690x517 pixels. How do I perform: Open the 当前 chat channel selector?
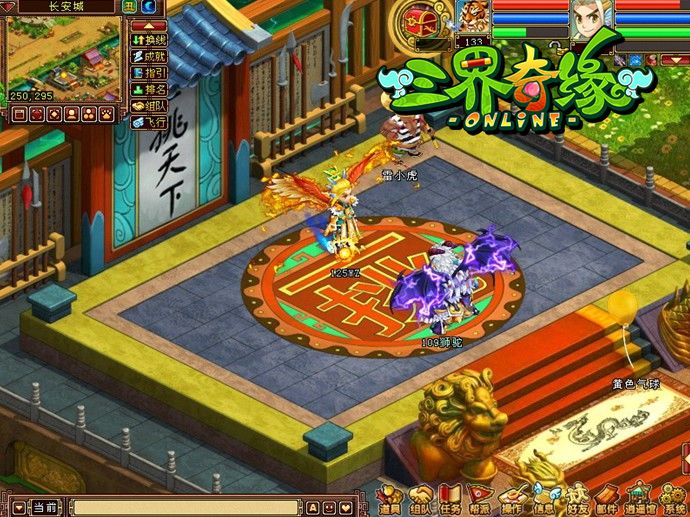tap(42, 507)
